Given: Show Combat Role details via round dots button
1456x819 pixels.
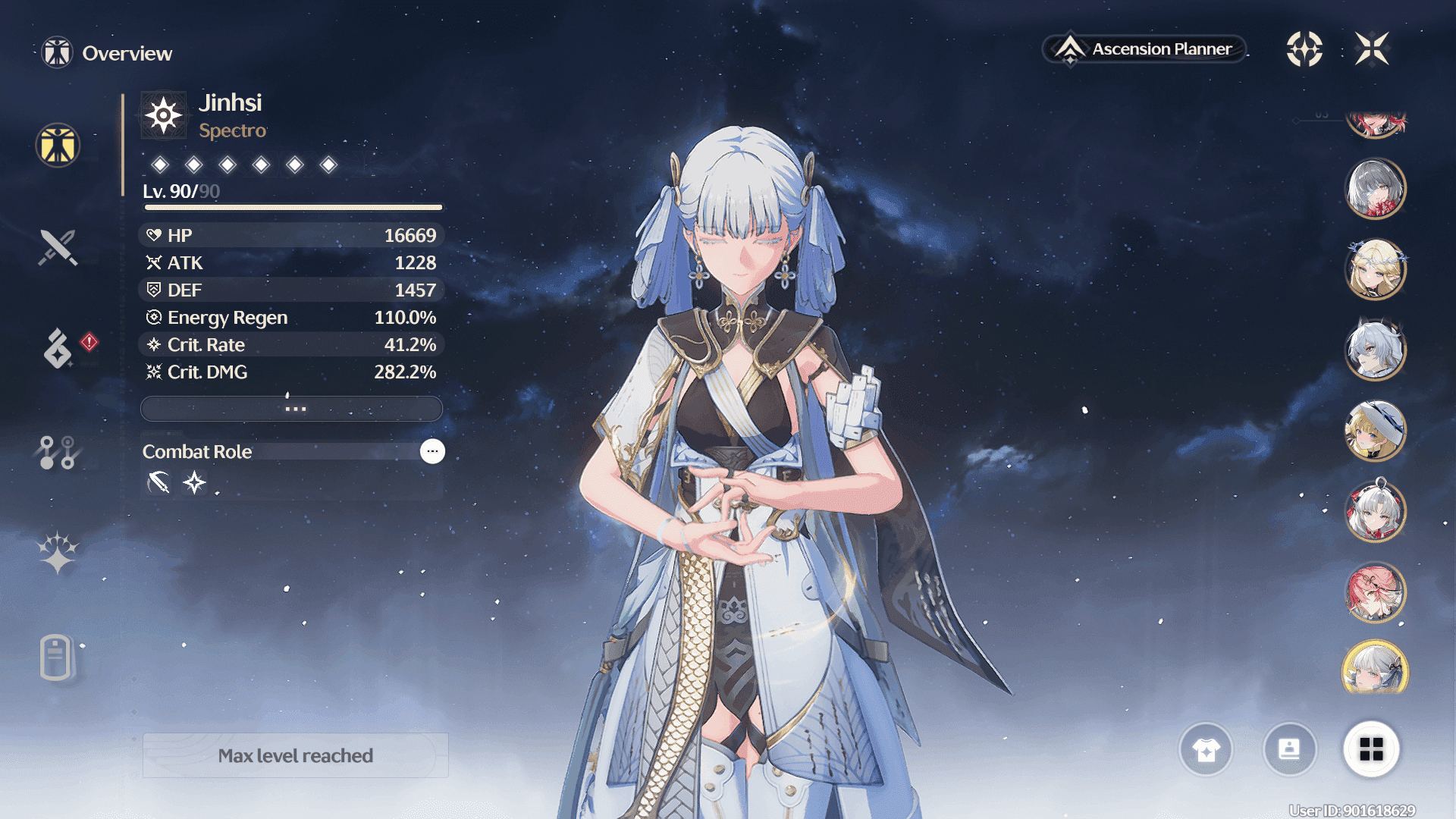Looking at the screenshot, I should [x=432, y=451].
